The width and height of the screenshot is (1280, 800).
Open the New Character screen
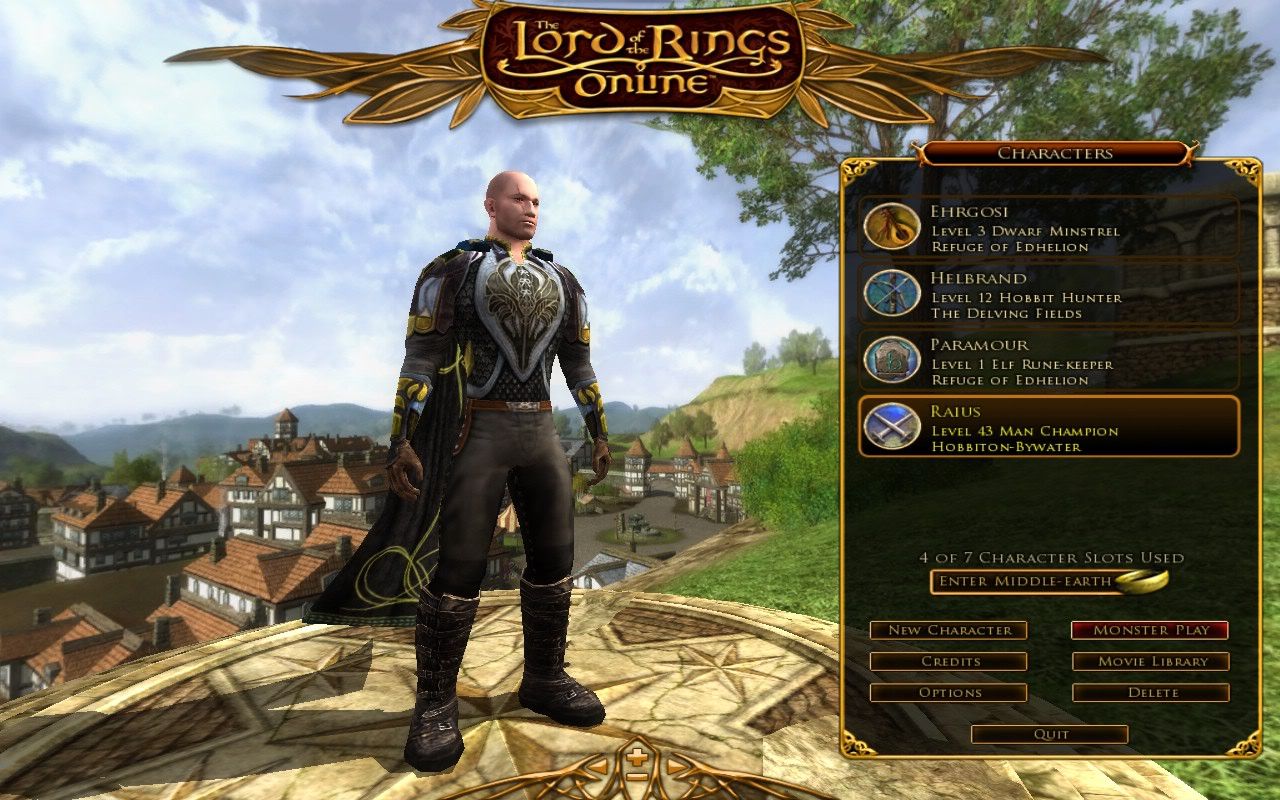click(949, 630)
